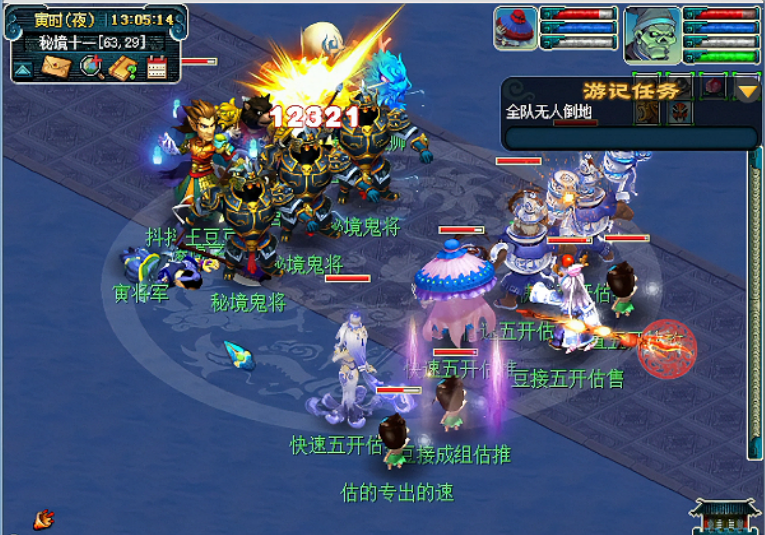Select the red-hat pet portrait
Screen dimensions: 765x535
(515, 27)
